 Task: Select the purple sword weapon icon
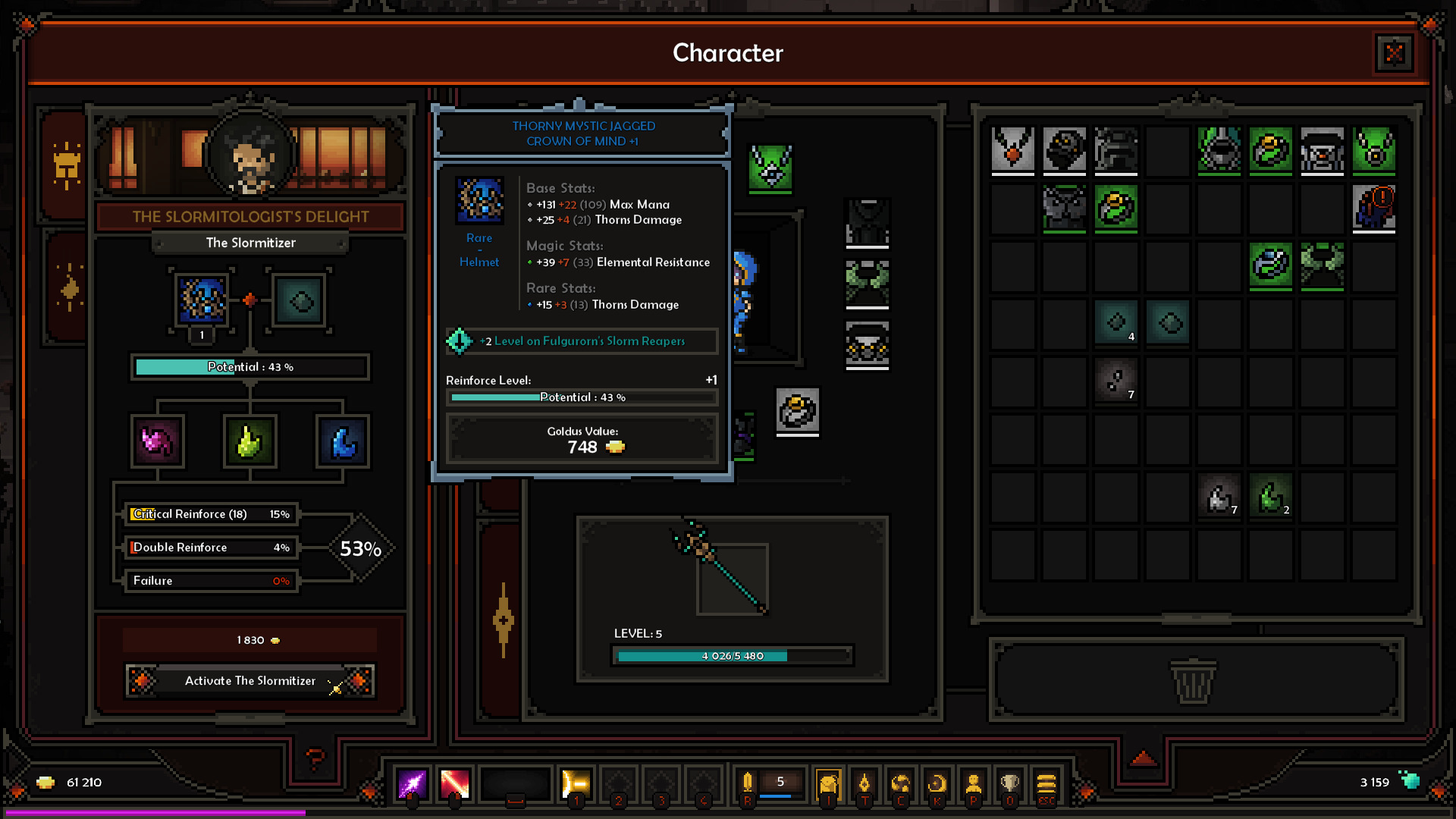[x=412, y=783]
